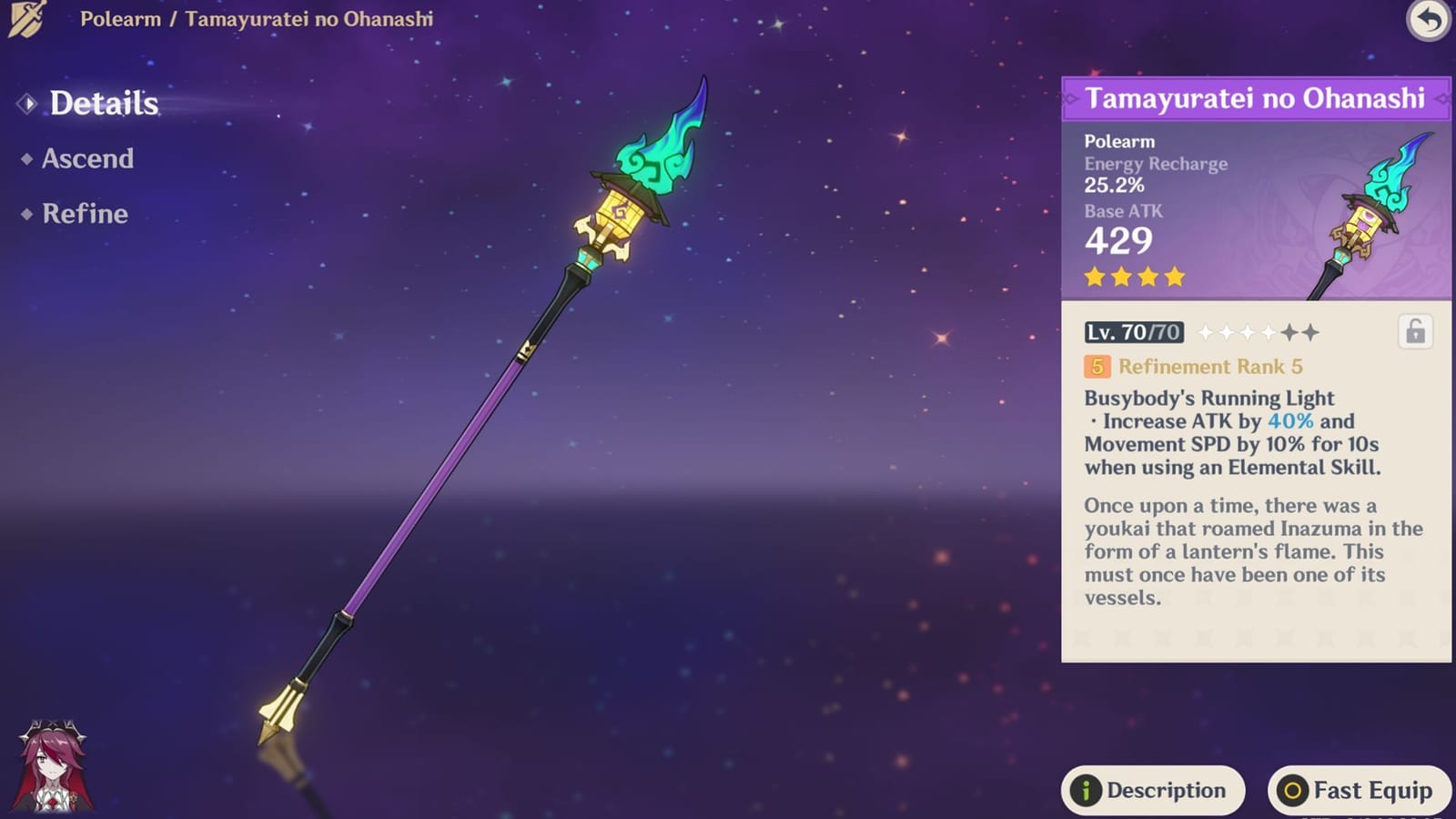The image size is (1456, 819).
Task: Switch to the Details tab
Action: pyautogui.click(x=103, y=104)
